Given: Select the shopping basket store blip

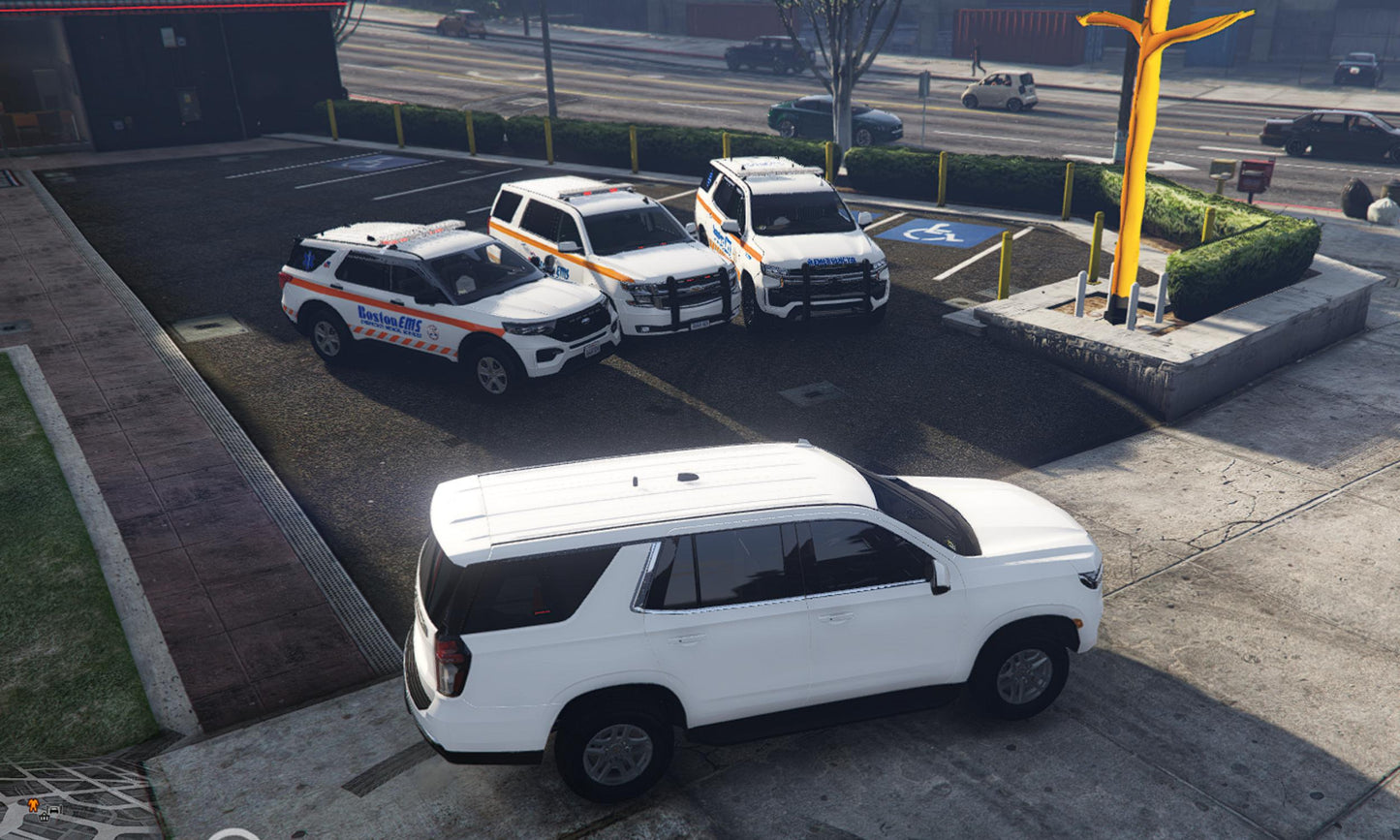Looking at the screenshot, I should pos(45,817).
